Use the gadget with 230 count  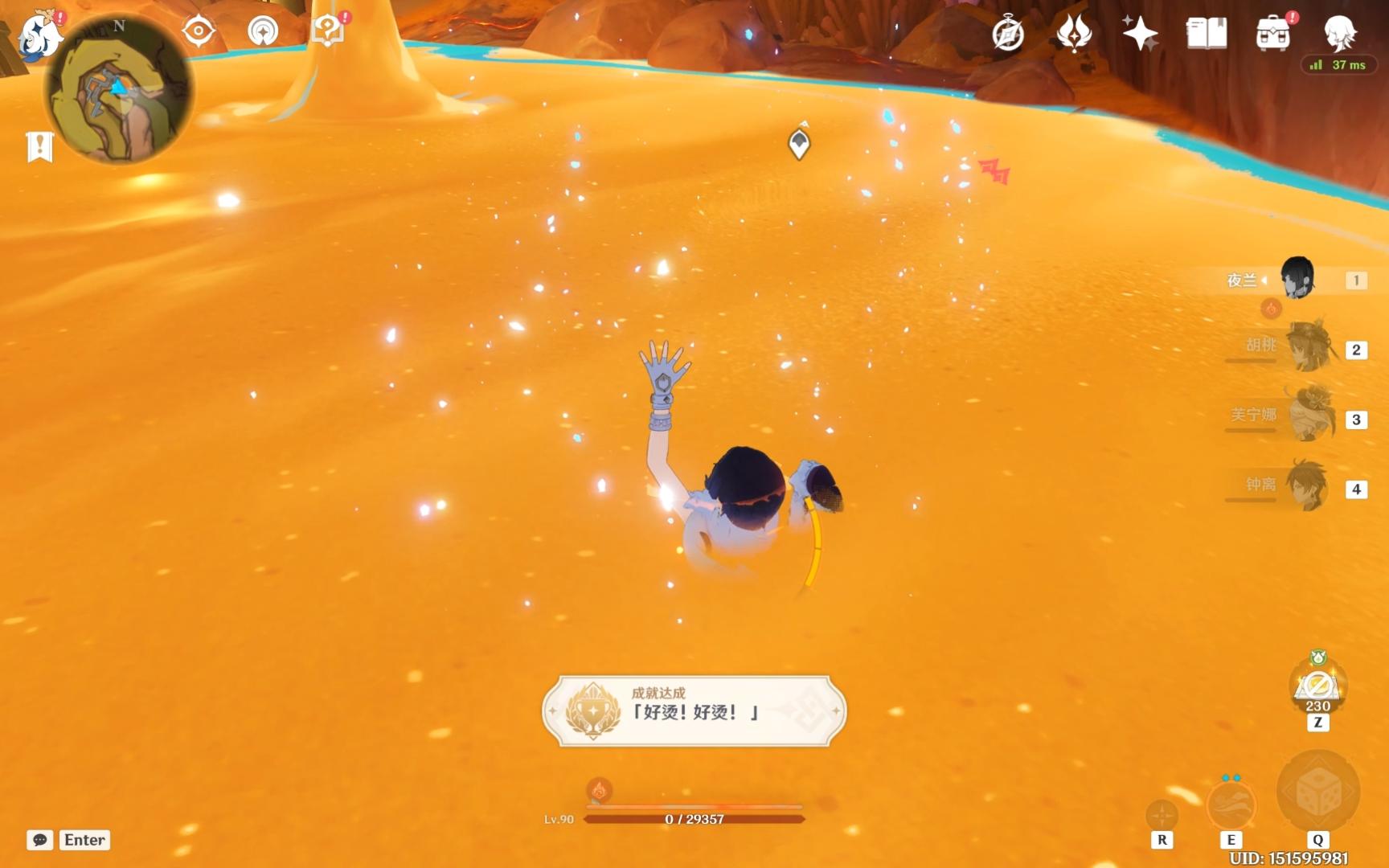pyautogui.click(x=1317, y=686)
